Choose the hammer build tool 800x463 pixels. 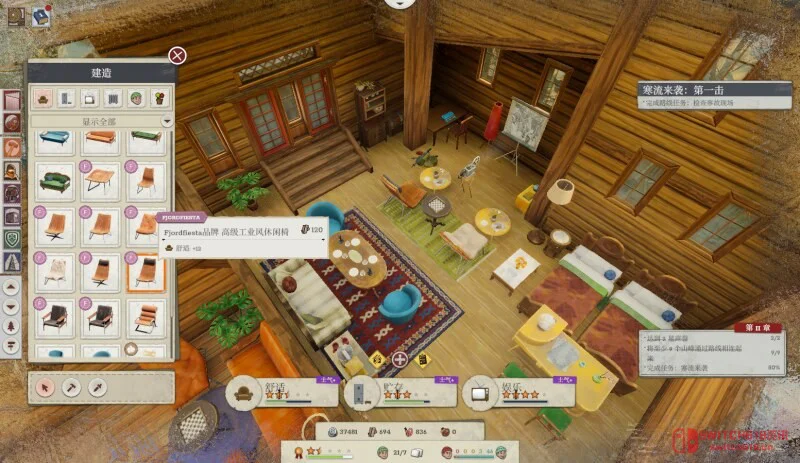(x=71, y=386)
